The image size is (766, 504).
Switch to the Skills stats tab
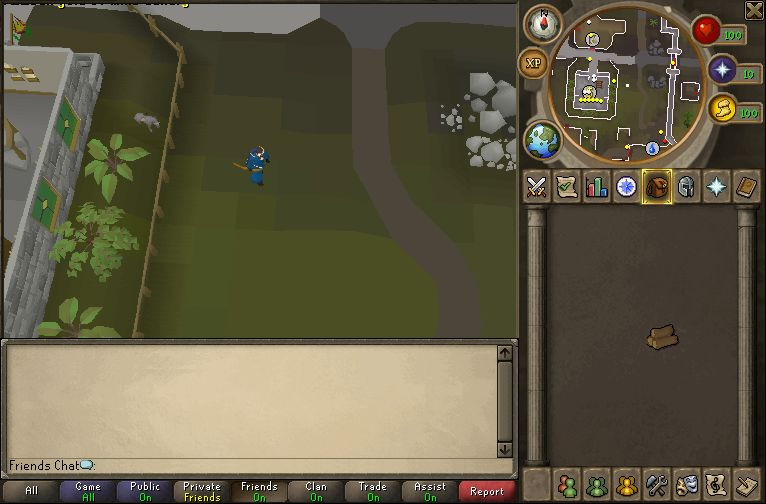(x=597, y=187)
